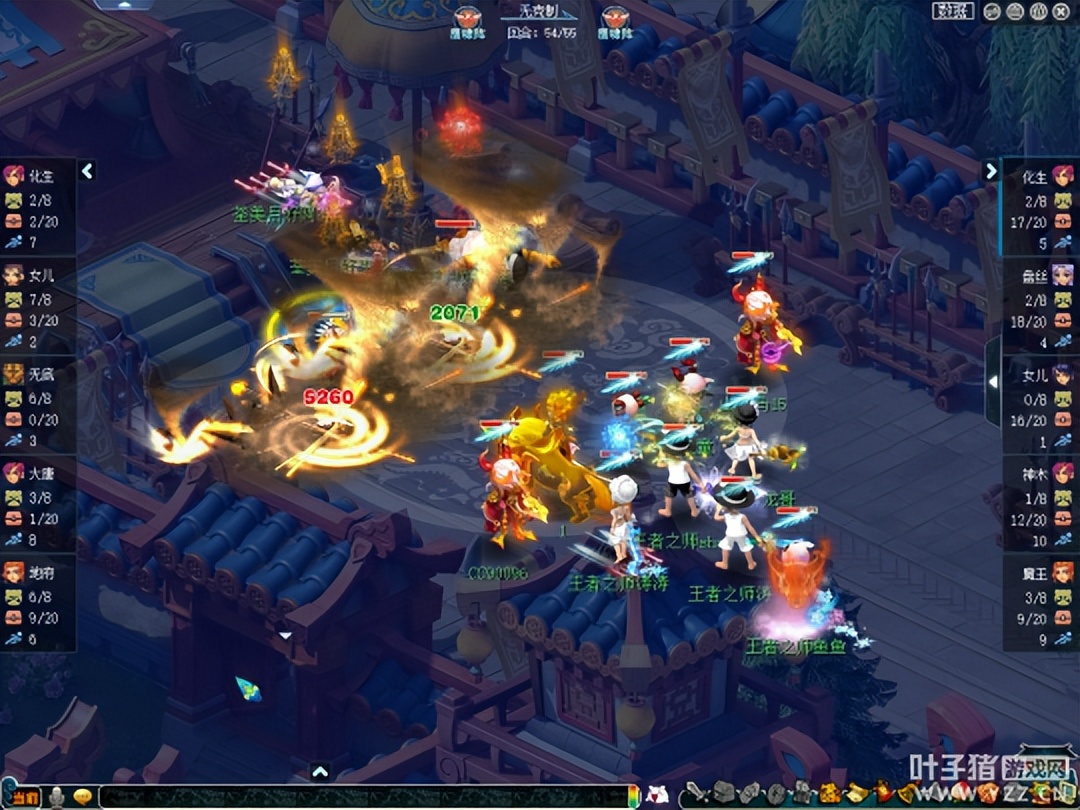Click the small side tab on right edge
Screen dimensions: 1080x810
(x=992, y=381)
